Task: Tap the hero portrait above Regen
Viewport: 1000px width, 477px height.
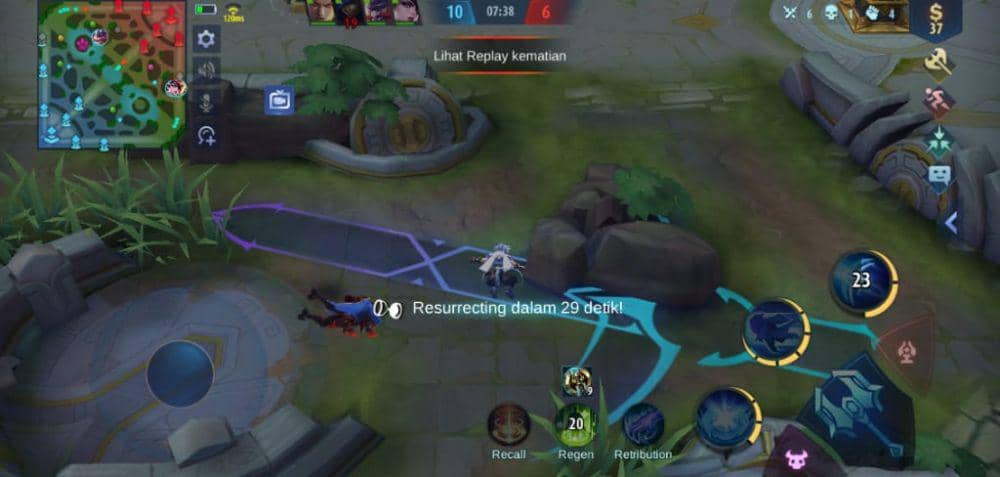Action: tap(576, 380)
